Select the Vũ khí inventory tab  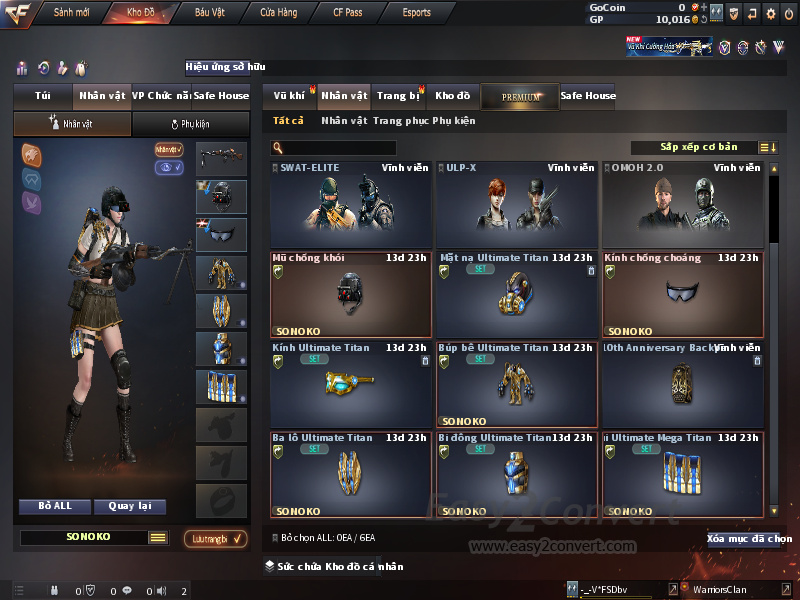tap(289, 96)
